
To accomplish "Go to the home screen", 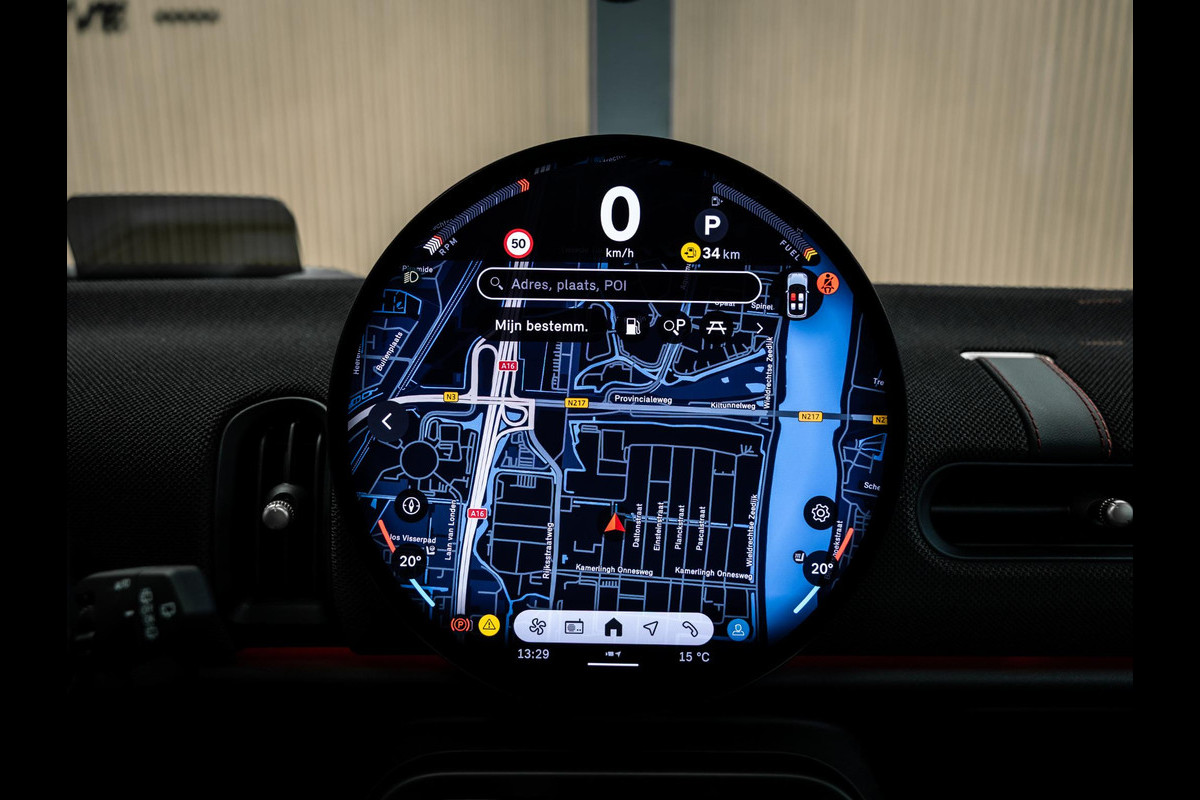I will point(613,628).
